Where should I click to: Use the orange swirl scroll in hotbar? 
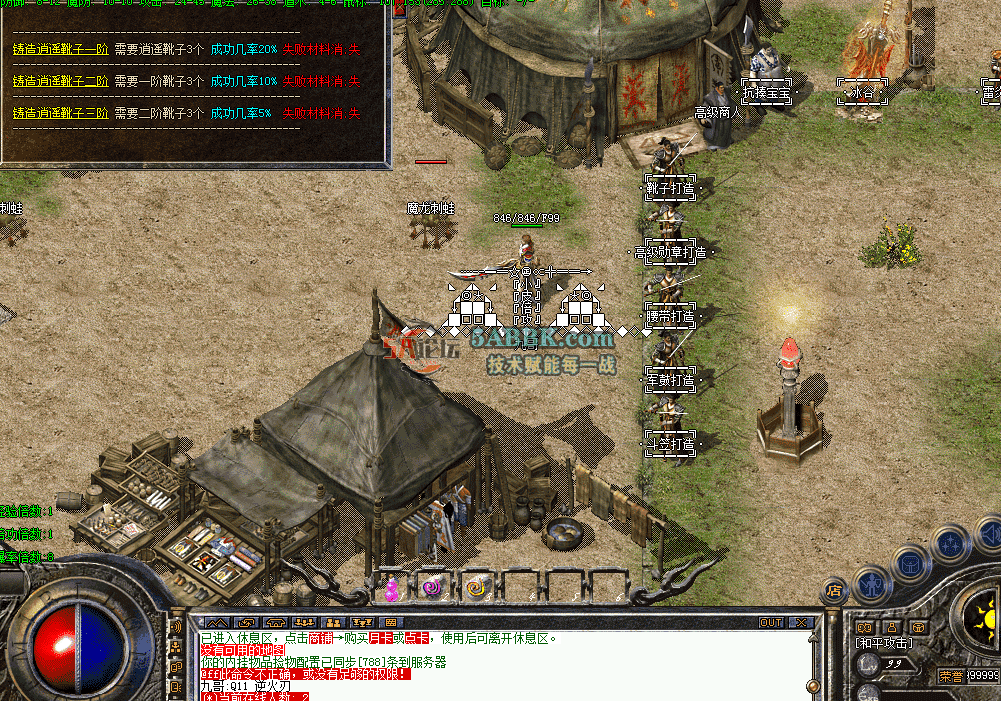tap(477, 587)
